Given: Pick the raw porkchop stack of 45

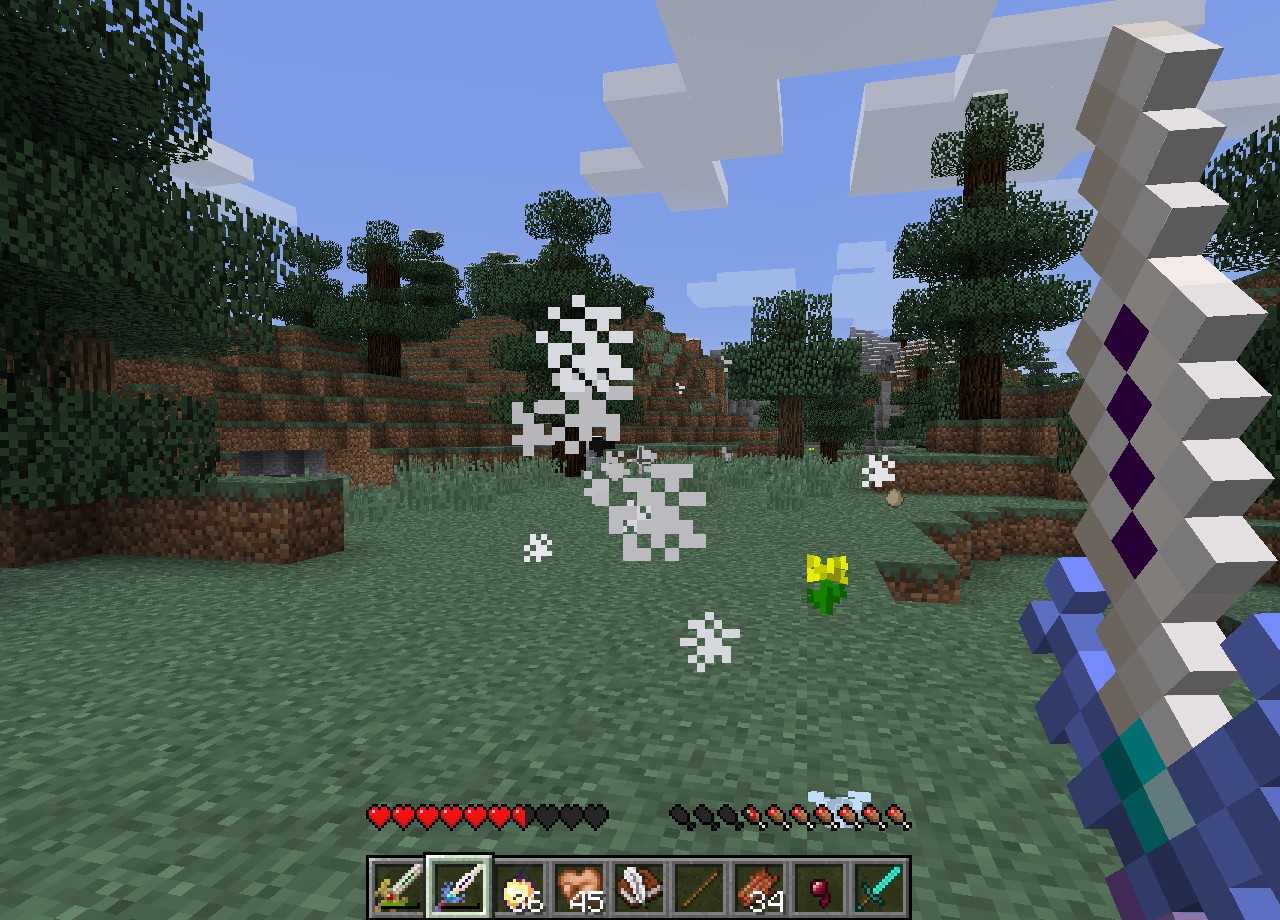Looking at the screenshot, I should 579,886.
